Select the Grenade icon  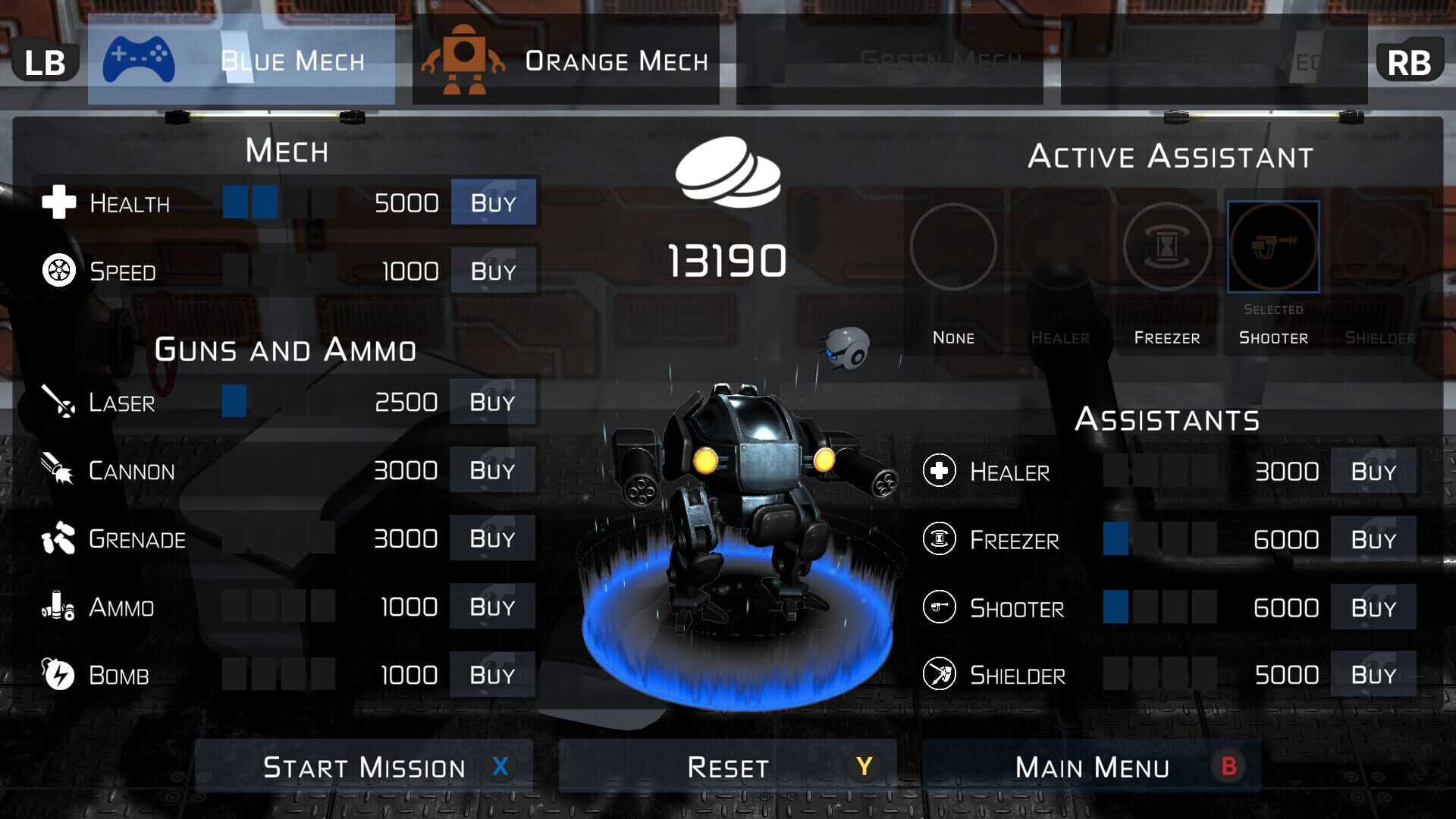coord(59,538)
